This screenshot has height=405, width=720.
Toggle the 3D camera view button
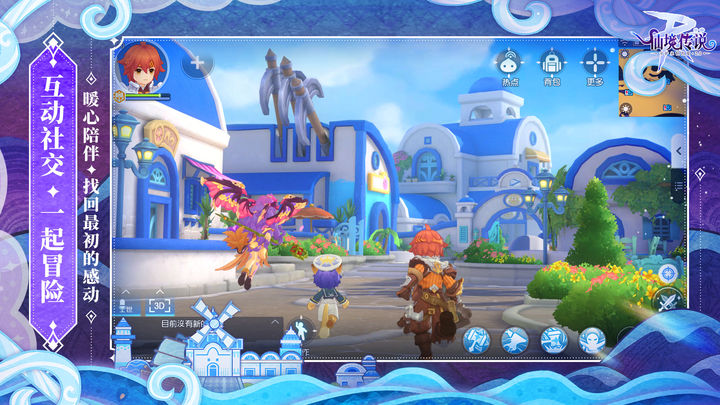(x=161, y=305)
